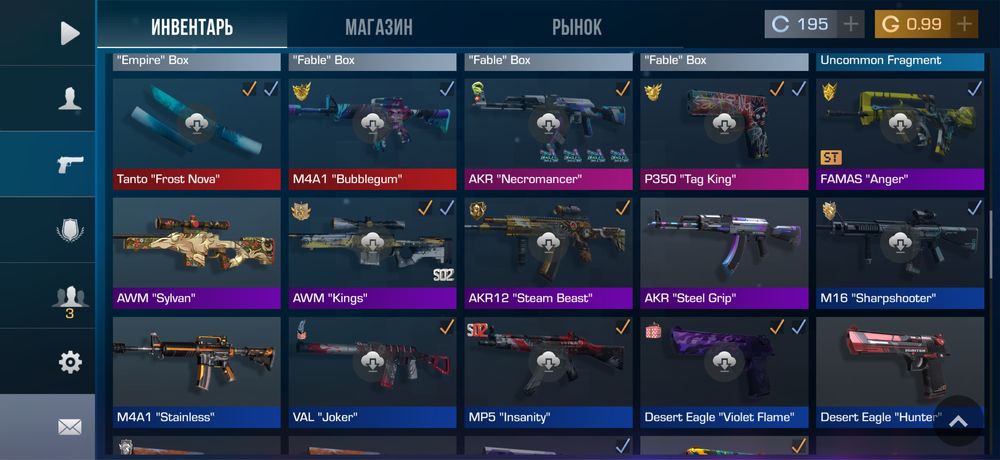Select the Tanto "Frost Nova" knife

[x=196, y=135]
